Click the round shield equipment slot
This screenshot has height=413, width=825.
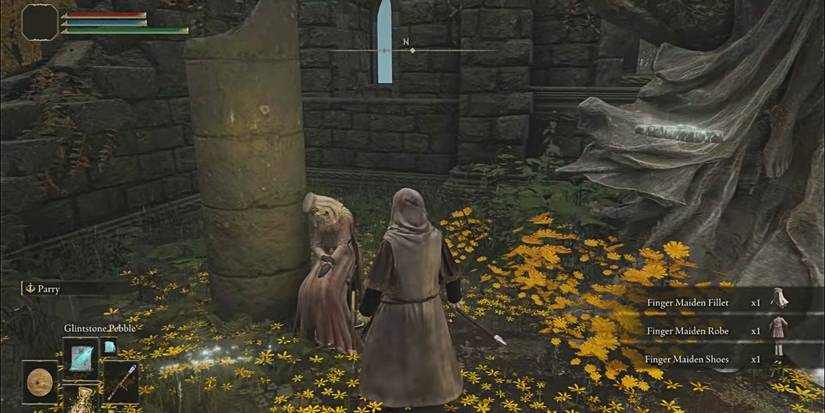tap(40, 381)
